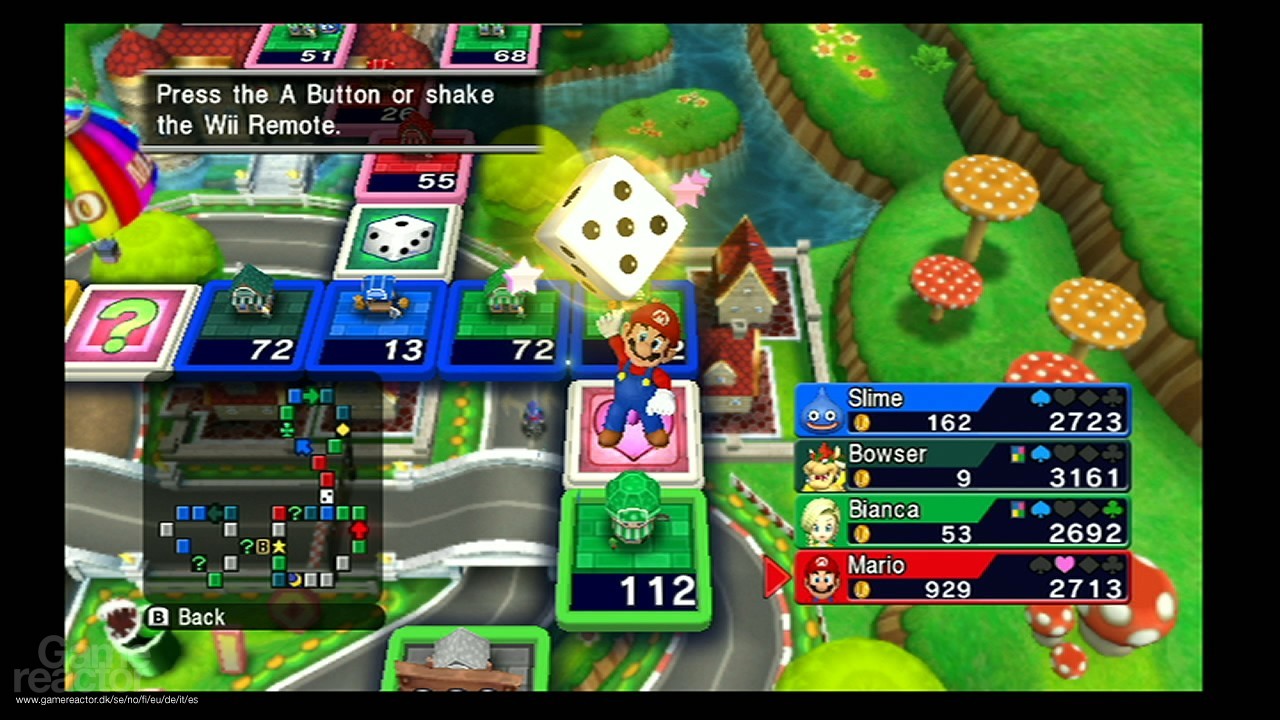This screenshot has width=1280, height=720.
Task: Click the green arrow marker on the mini-map
Action: tap(311, 394)
